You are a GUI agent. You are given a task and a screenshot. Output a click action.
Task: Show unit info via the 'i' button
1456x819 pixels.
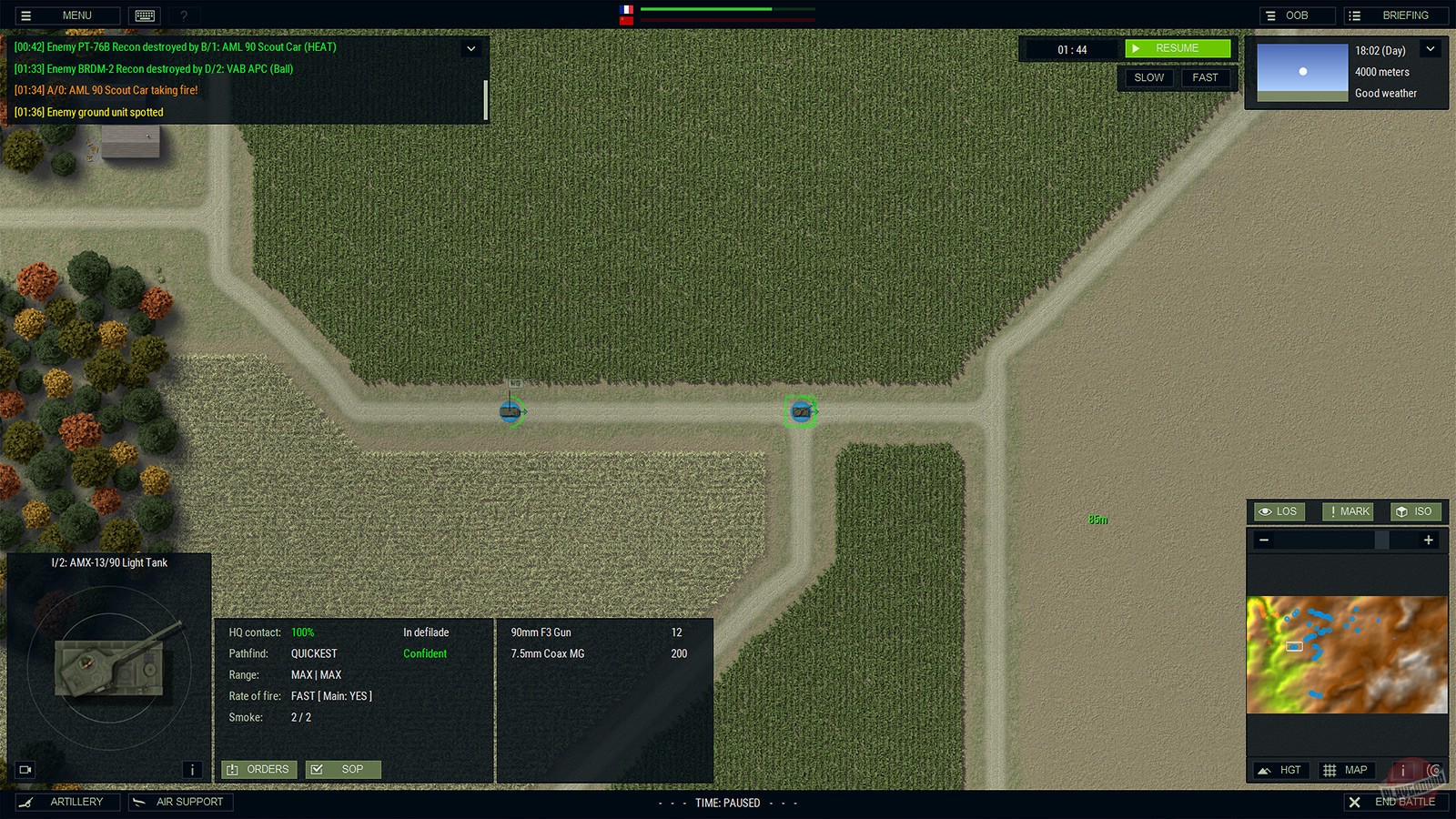click(192, 769)
